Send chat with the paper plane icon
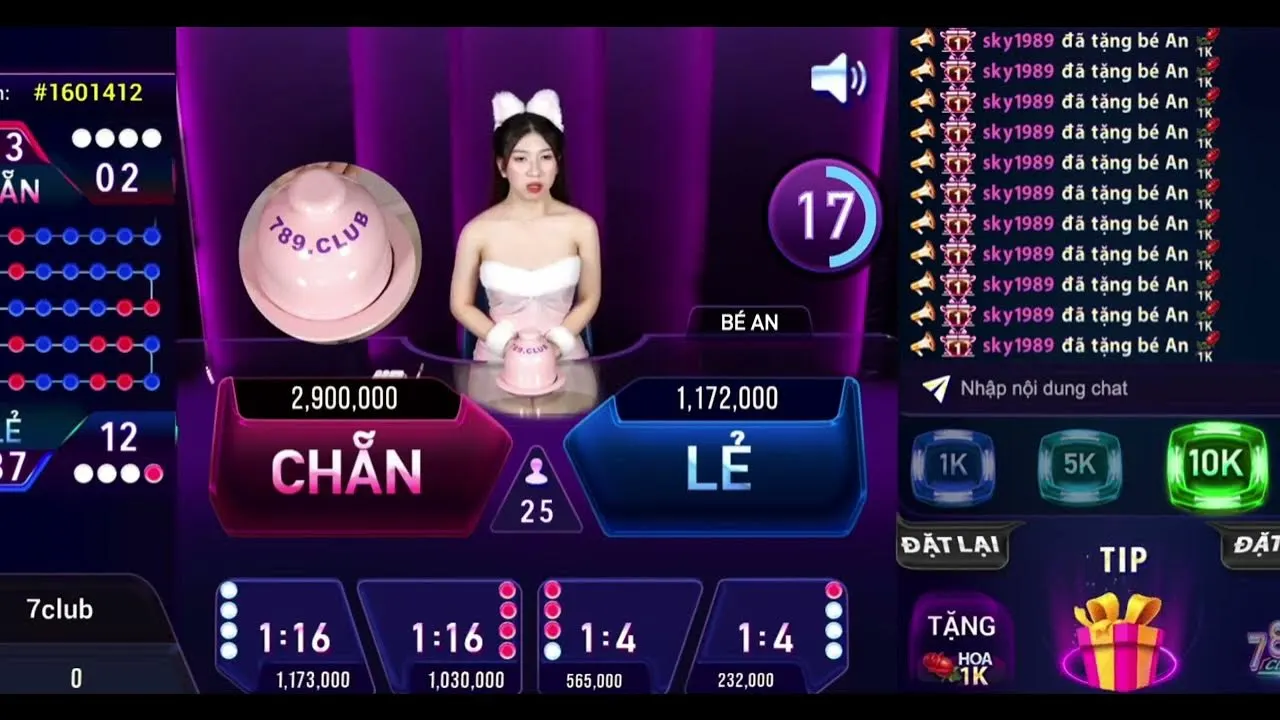Screen dimensions: 1280x720 (x=935, y=388)
